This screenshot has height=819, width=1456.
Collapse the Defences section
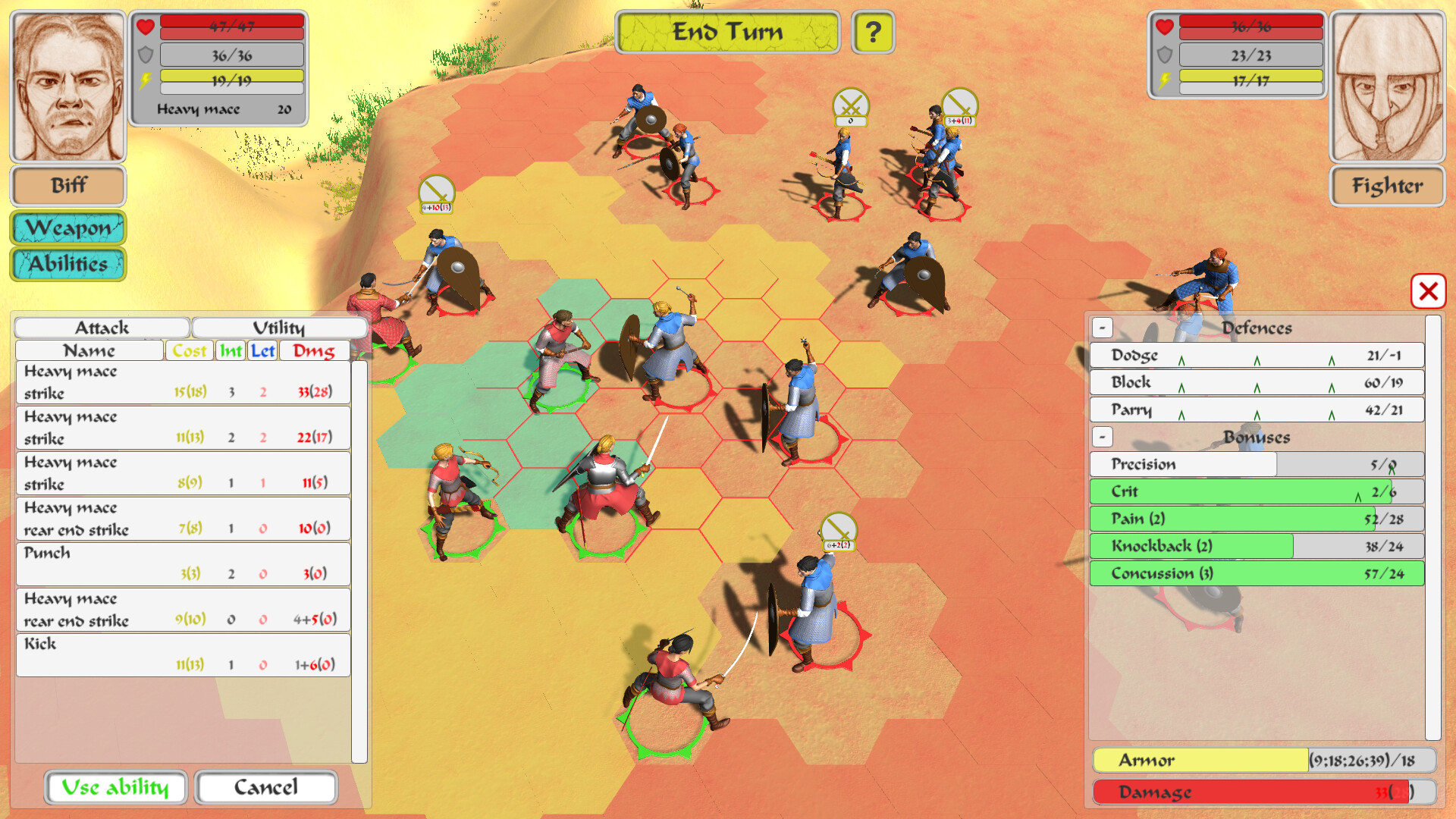tap(1102, 328)
